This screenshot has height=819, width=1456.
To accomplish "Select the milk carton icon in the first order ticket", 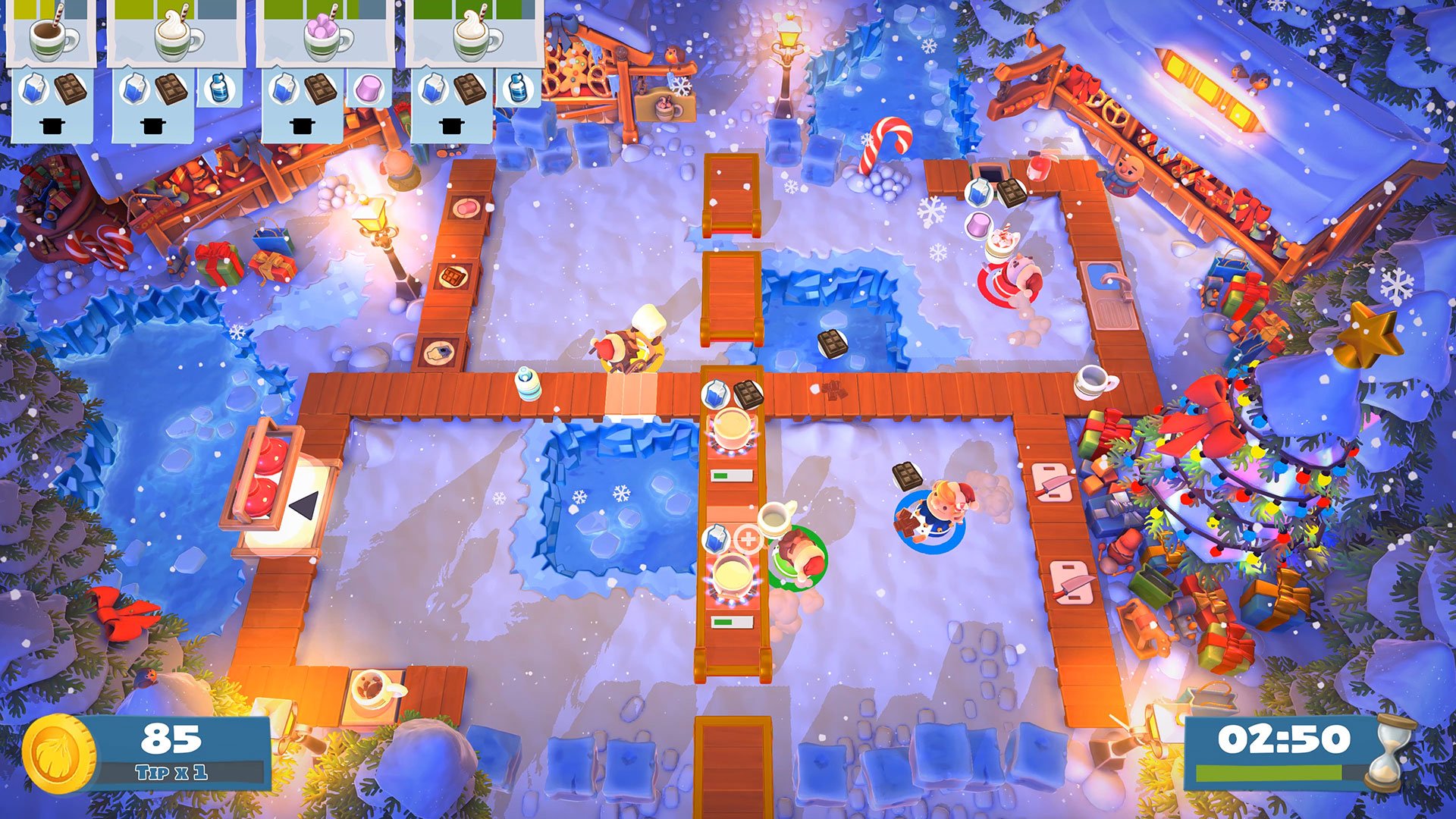I will tap(34, 88).
